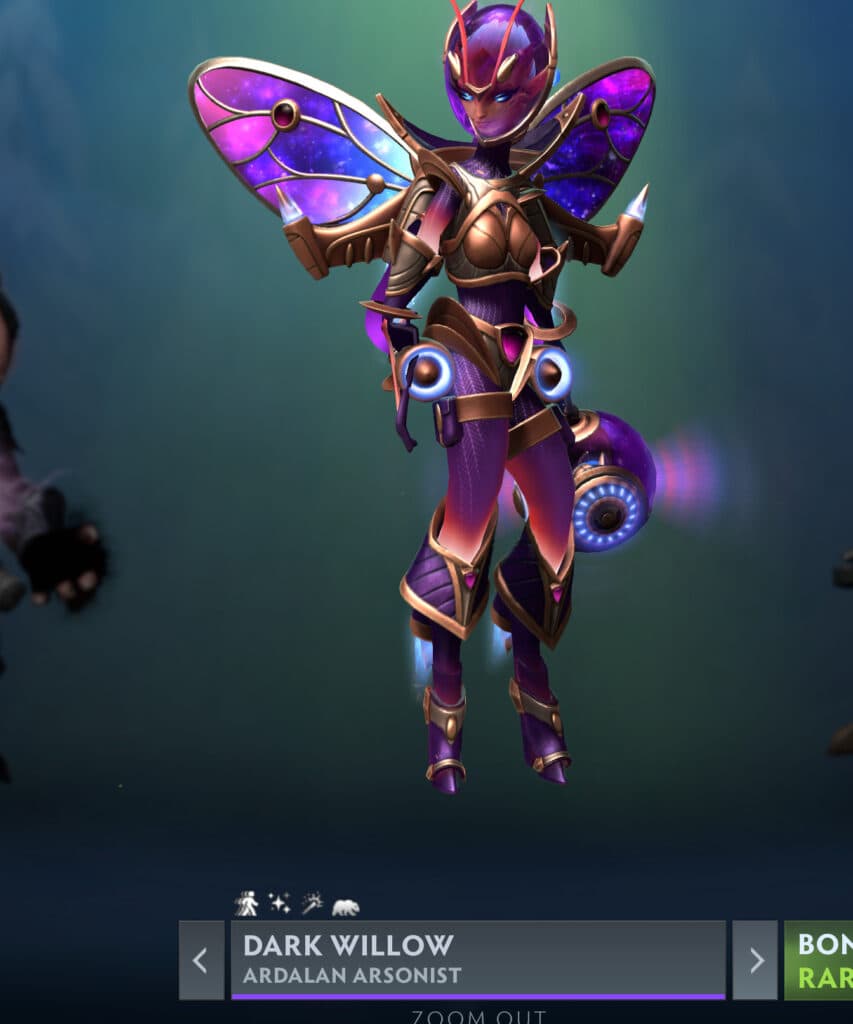
Task: Select the Dark Willow Ardalan Arsonist panel
Action: point(478,960)
